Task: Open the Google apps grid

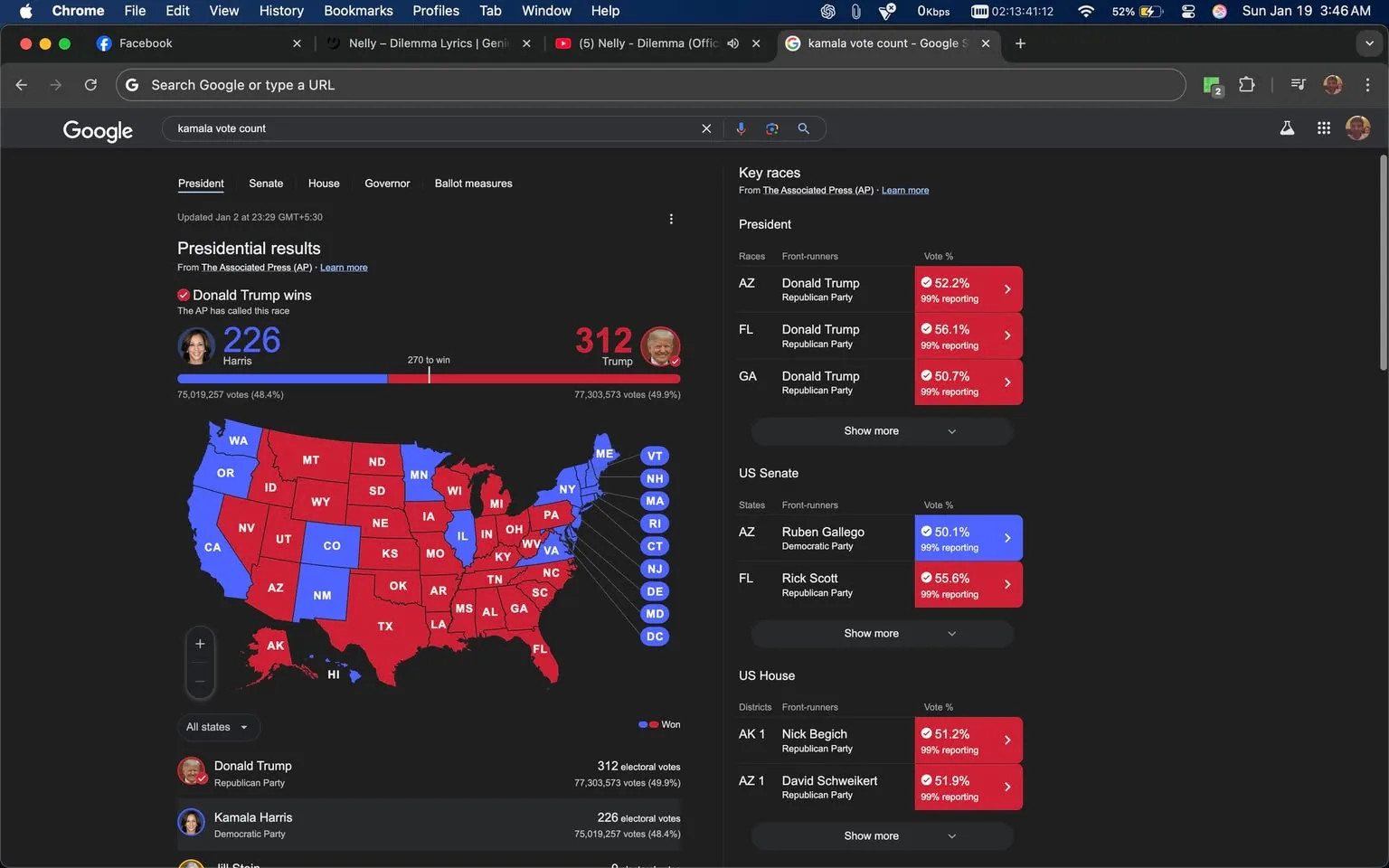Action: coord(1323,127)
